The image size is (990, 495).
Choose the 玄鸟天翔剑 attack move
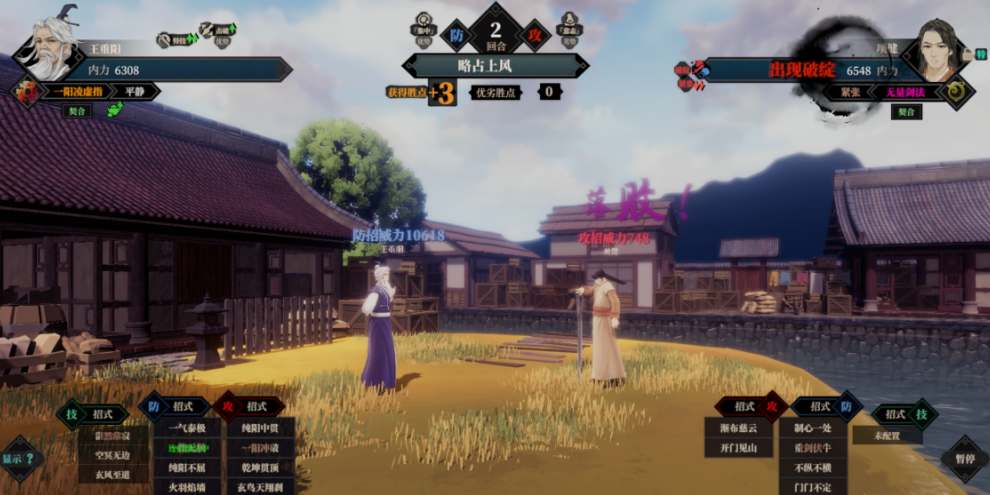(x=259, y=486)
